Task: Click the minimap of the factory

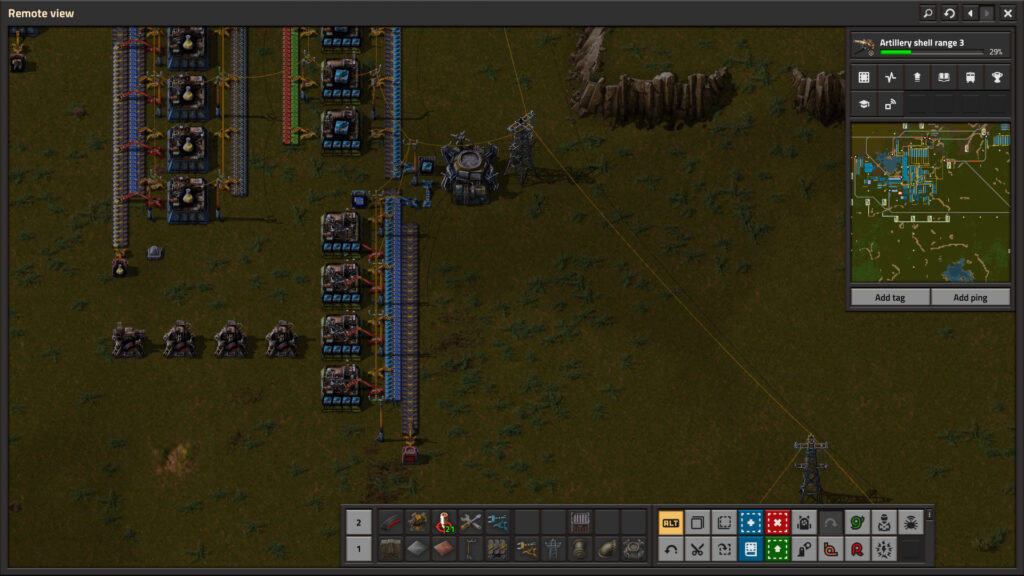Action: pos(930,203)
